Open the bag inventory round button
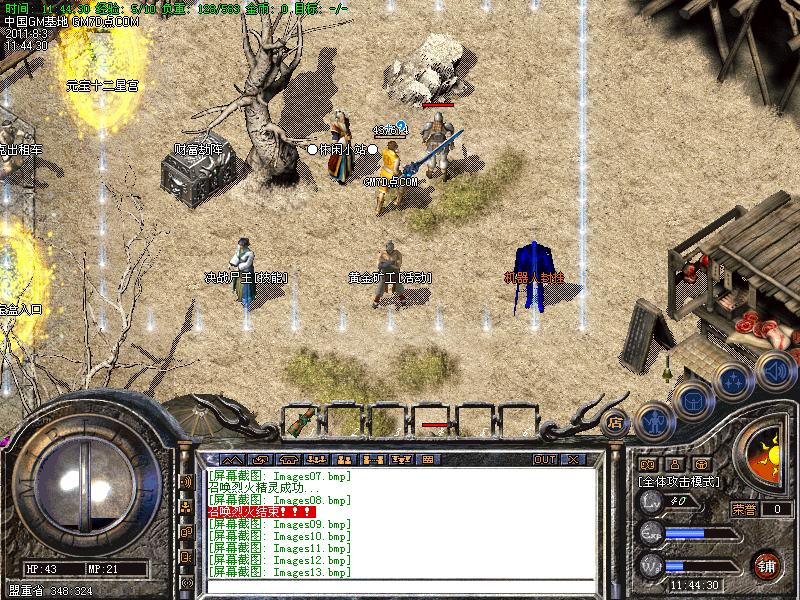 point(691,403)
